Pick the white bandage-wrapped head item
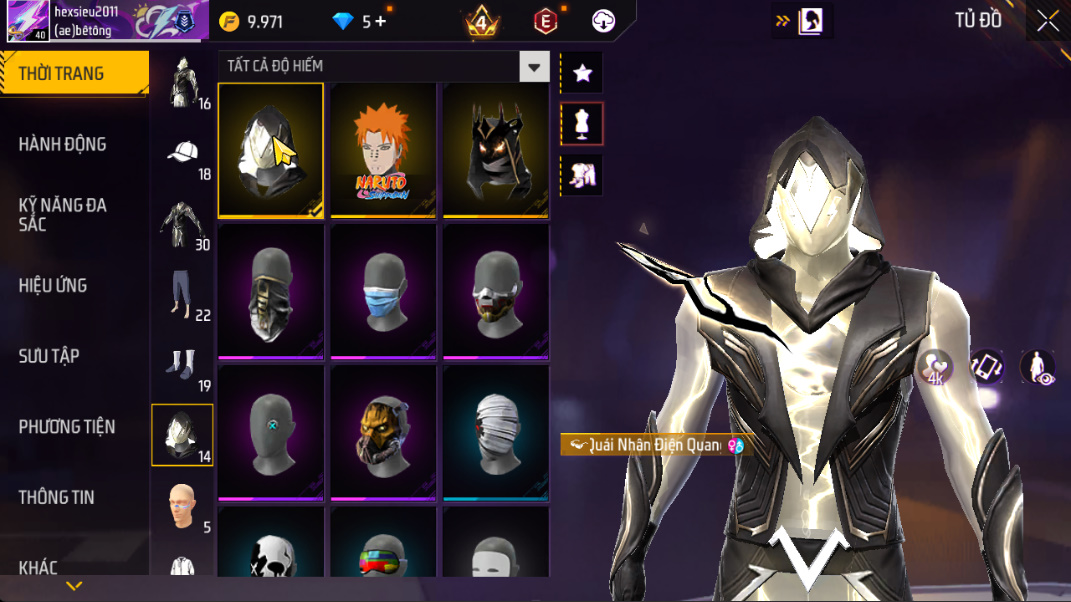The image size is (1071, 602). point(496,432)
